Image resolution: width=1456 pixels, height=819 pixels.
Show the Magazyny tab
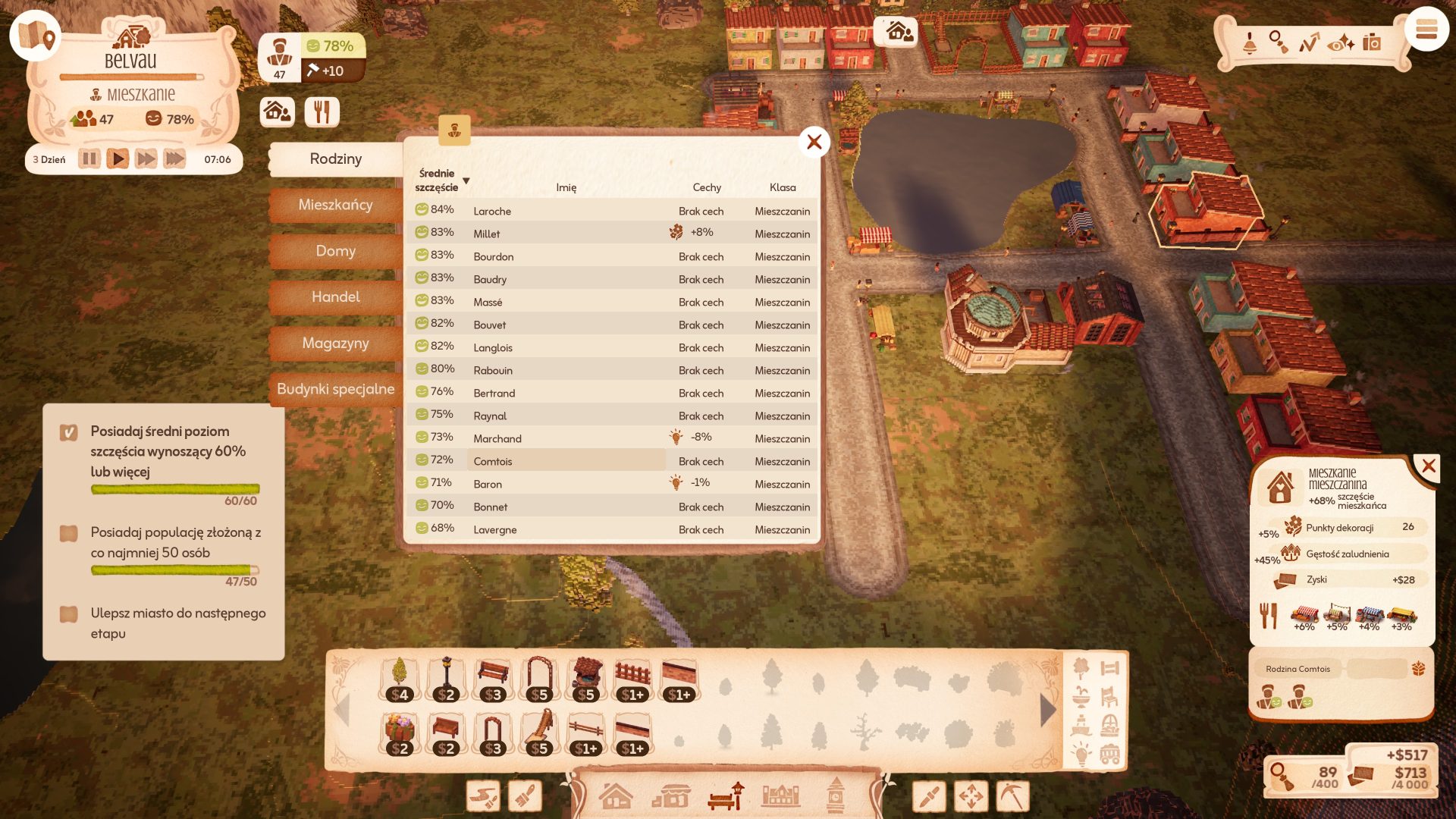[x=335, y=344]
